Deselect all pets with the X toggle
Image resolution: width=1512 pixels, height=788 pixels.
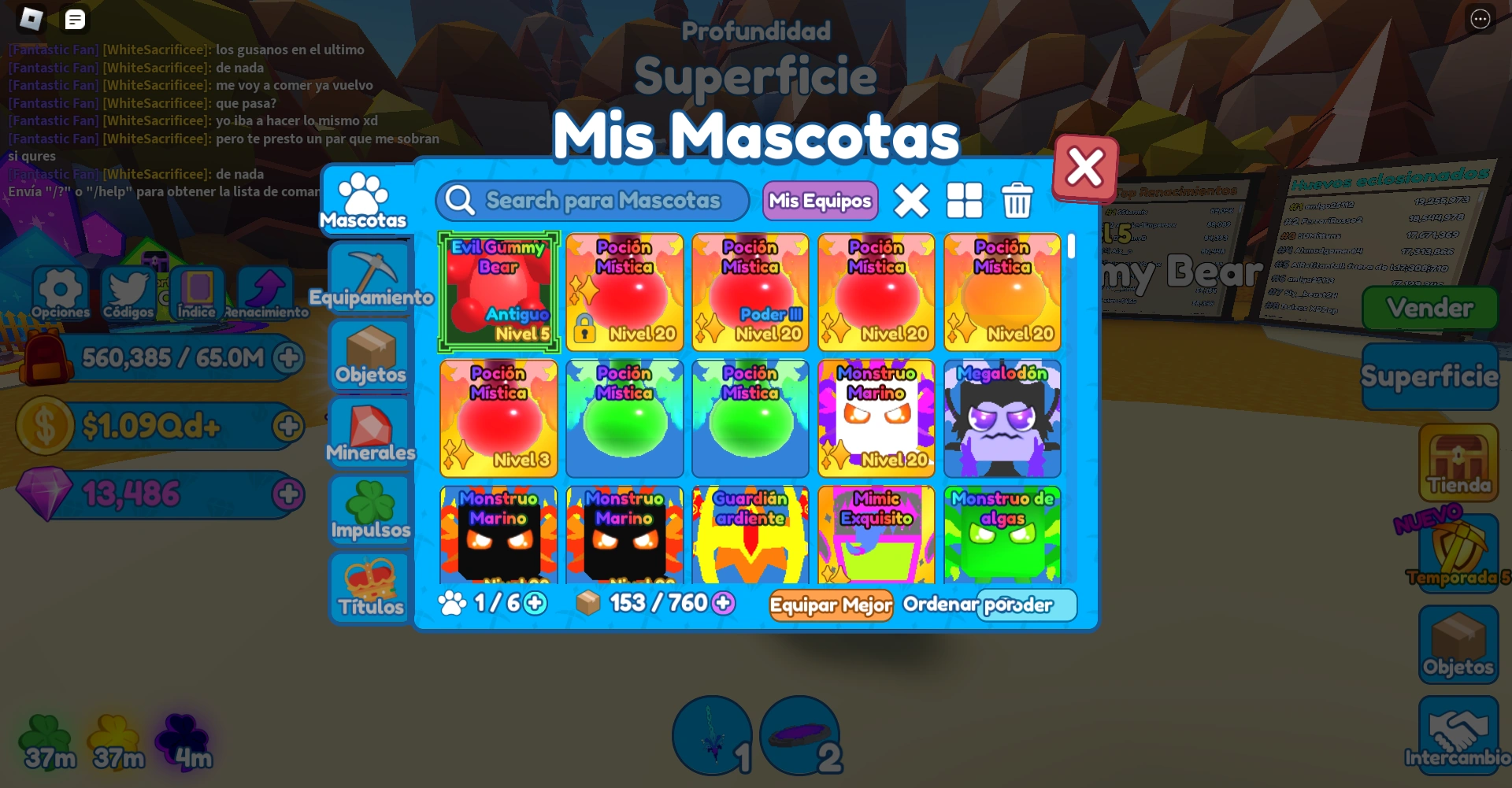912,201
